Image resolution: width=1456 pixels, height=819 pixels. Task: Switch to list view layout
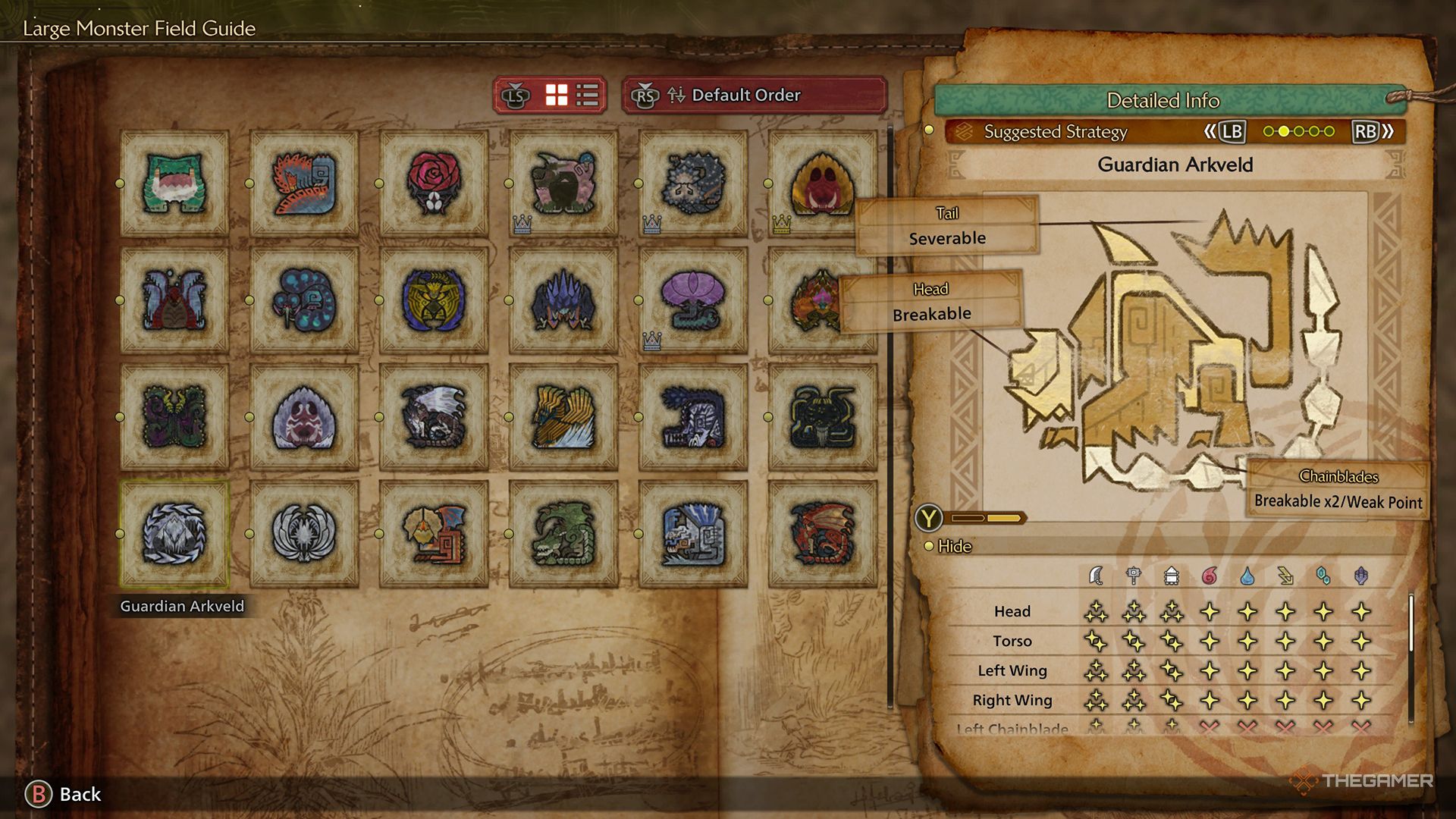pos(588,96)
